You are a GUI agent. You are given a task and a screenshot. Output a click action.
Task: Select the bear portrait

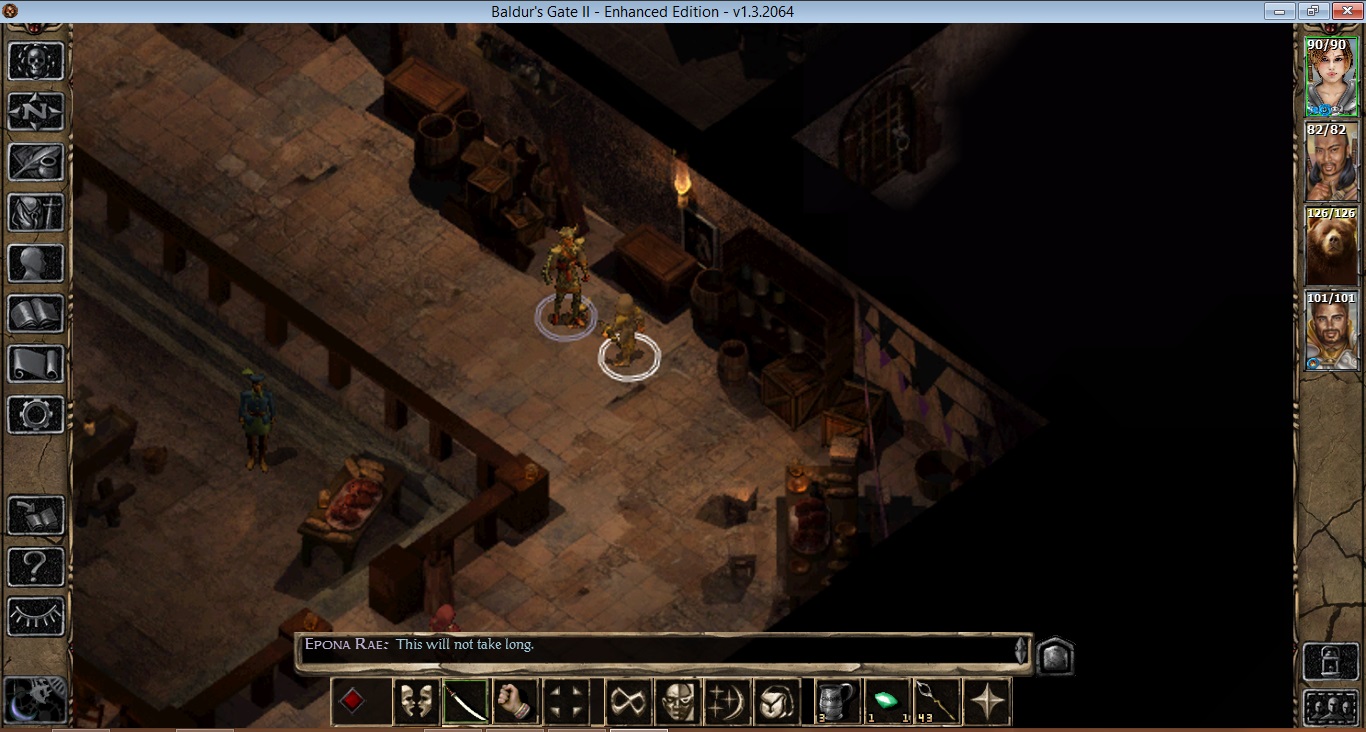pos(1331,246)
